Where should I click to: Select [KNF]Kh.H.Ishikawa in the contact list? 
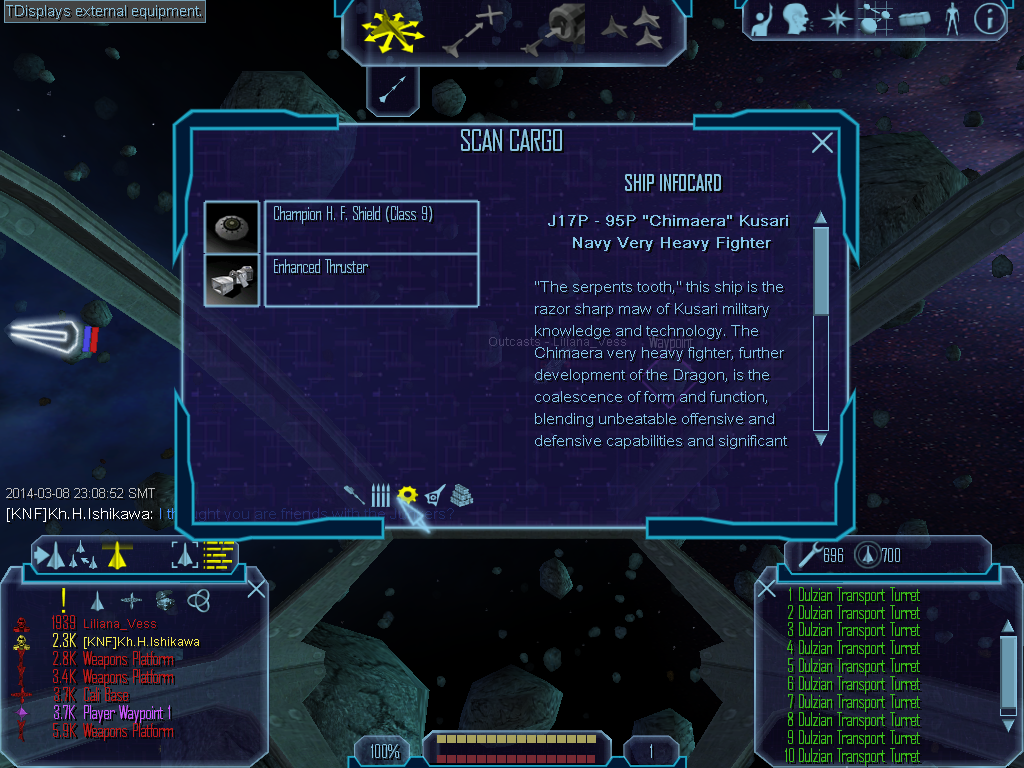click(140, 642)
